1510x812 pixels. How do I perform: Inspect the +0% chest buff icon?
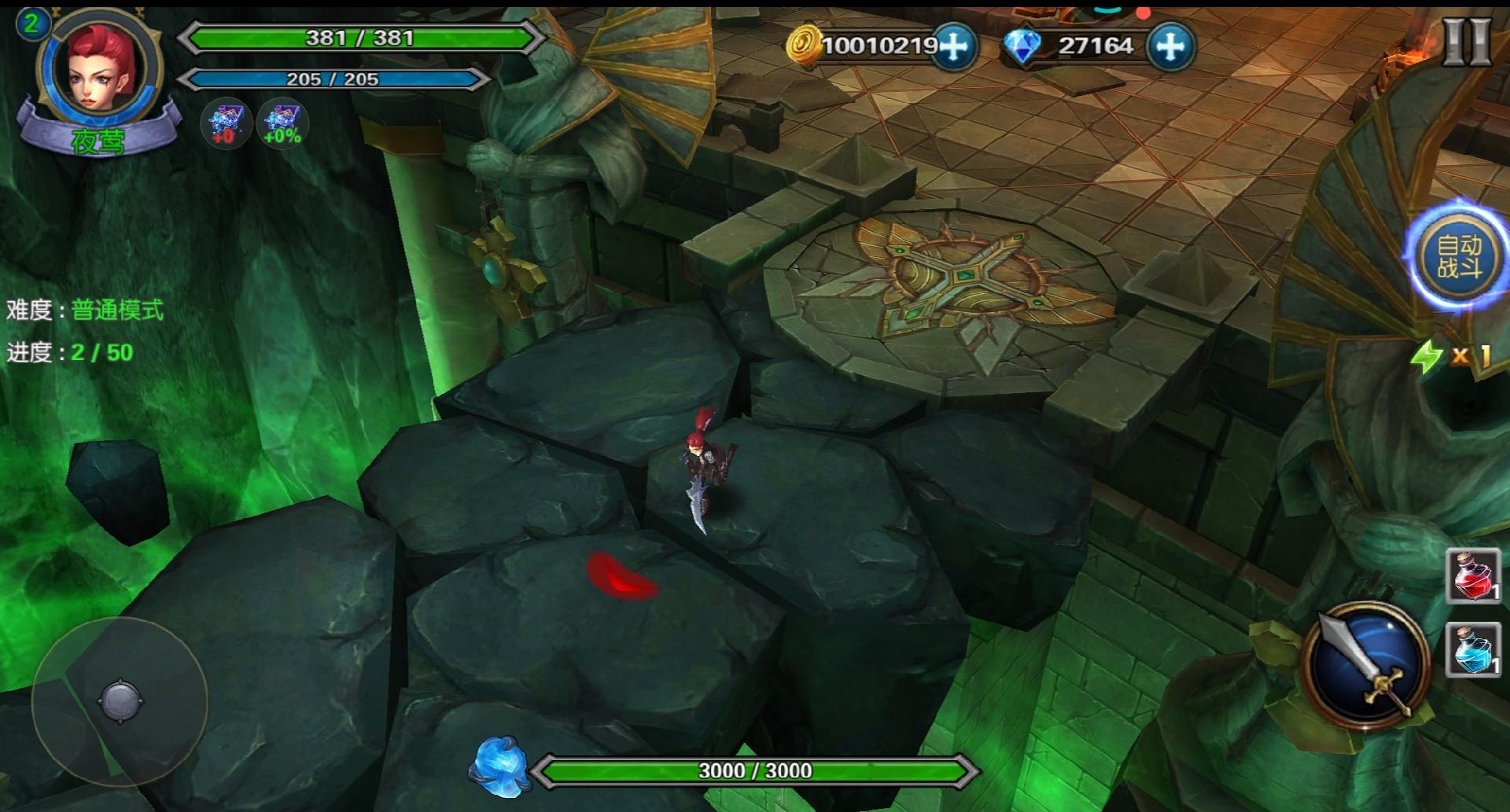pyautogui.click(x=282, y=123)
